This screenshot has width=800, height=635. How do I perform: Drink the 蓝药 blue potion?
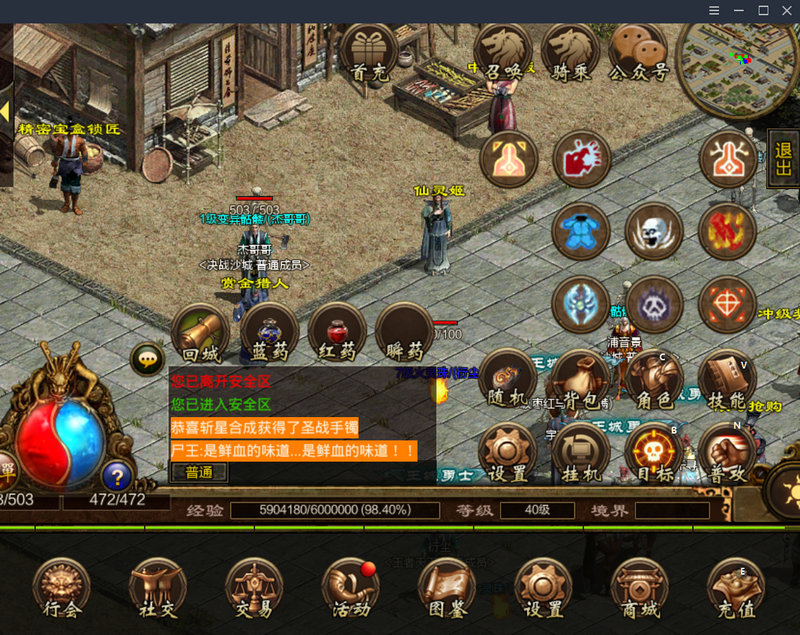(269, 334)
